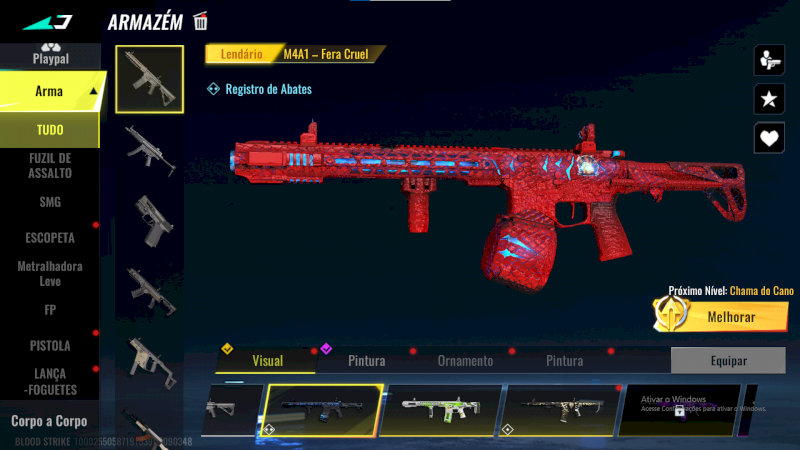Show the Fuzil de Assalto category
This screenshot has height=450, width=800.
tap(50, 165)
